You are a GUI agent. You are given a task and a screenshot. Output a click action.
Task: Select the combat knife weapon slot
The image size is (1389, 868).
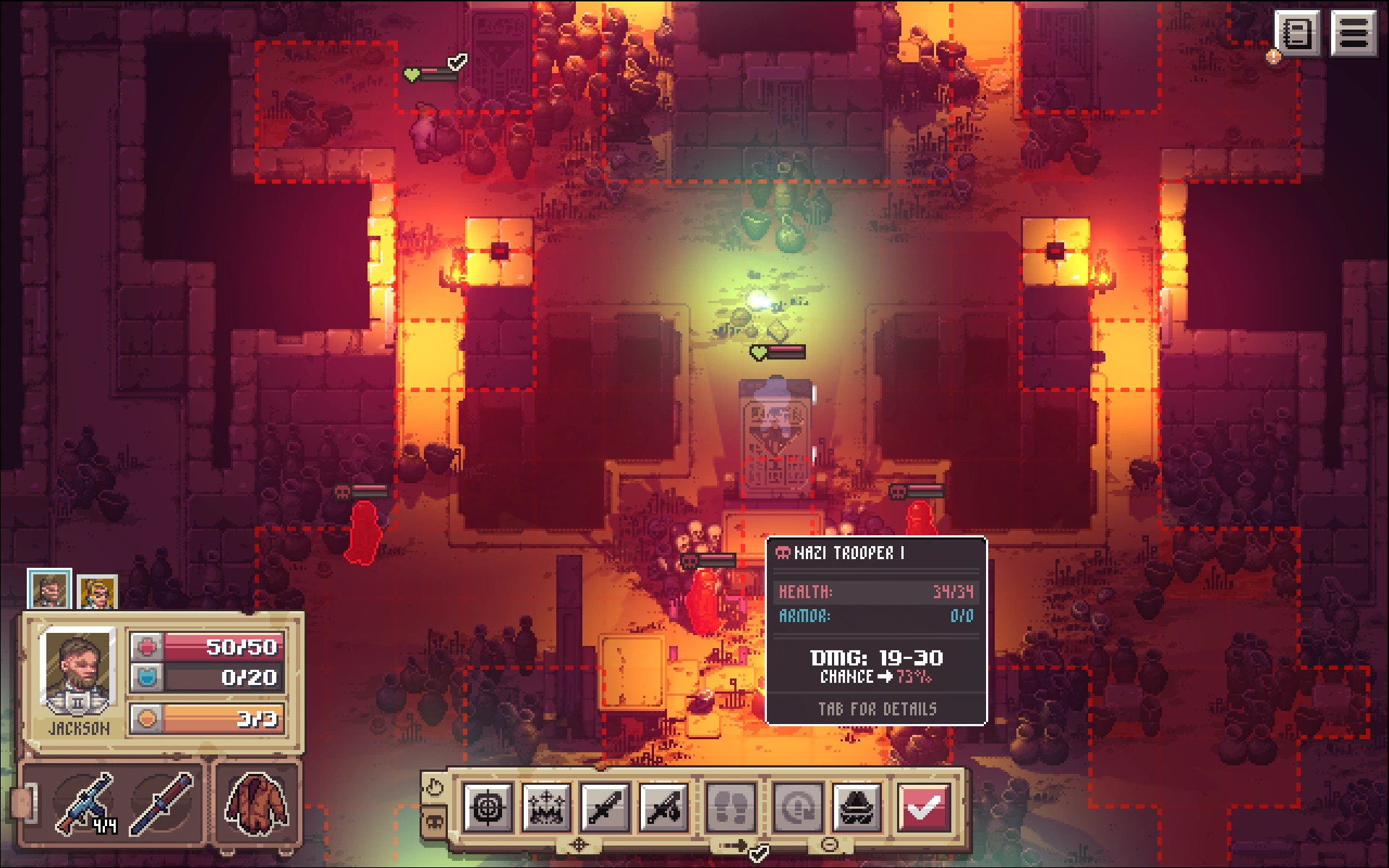click(x=162, y=803)
